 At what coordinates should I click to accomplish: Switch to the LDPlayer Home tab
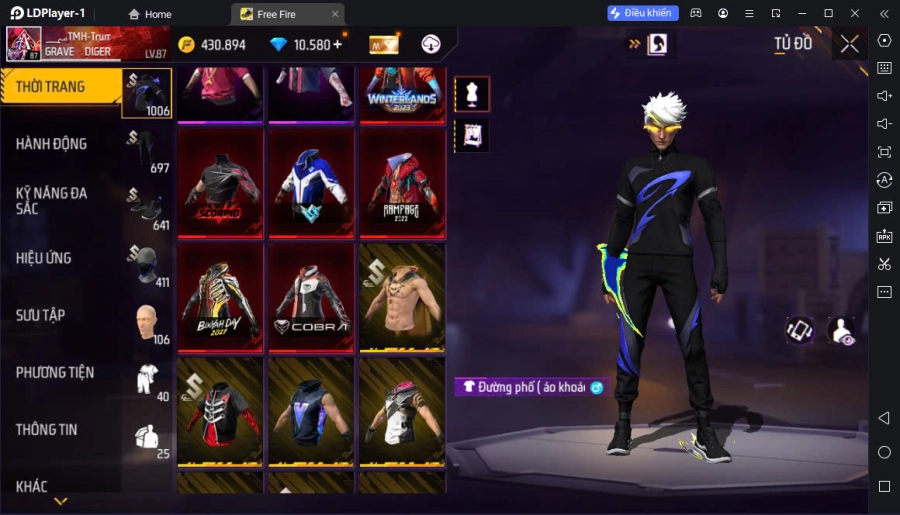(x=150, y=14)
